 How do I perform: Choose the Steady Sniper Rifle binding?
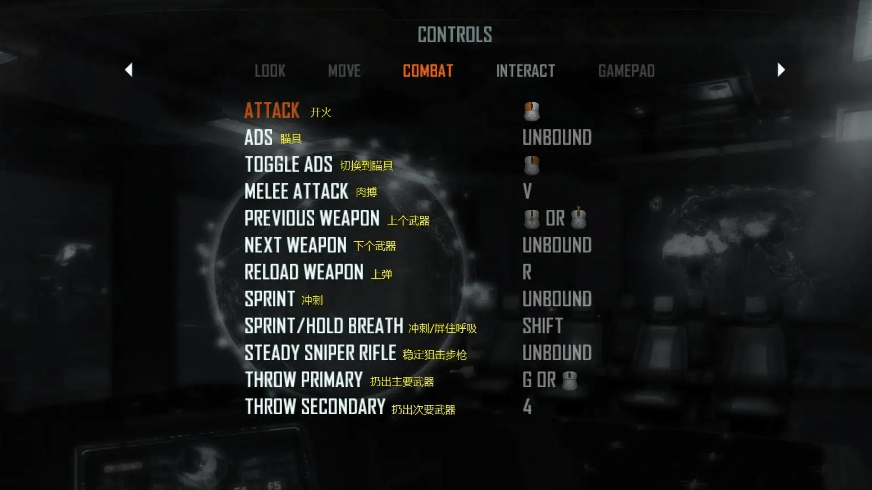click(x=320, y=354)
